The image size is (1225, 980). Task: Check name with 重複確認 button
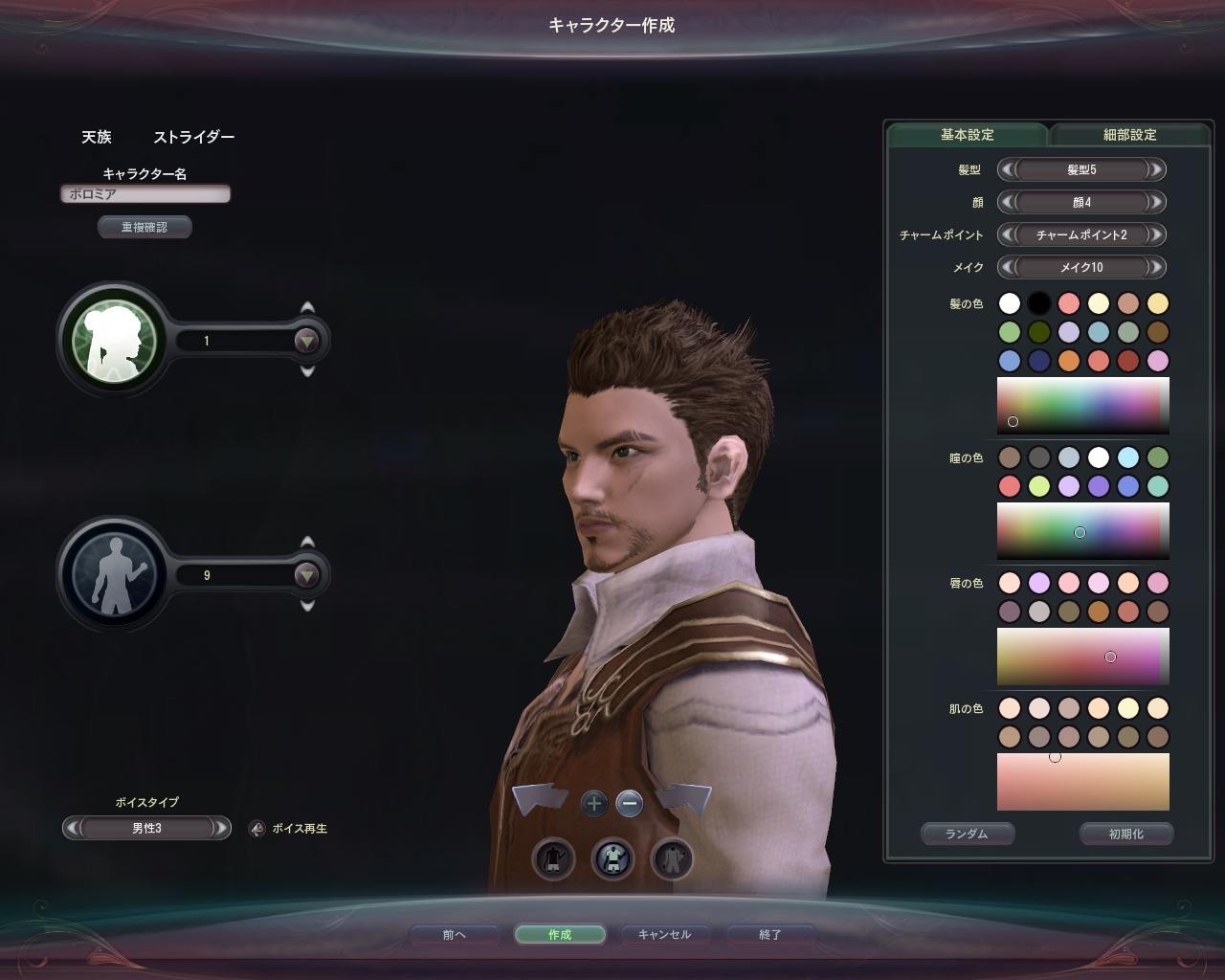click(x=145, y=227)
